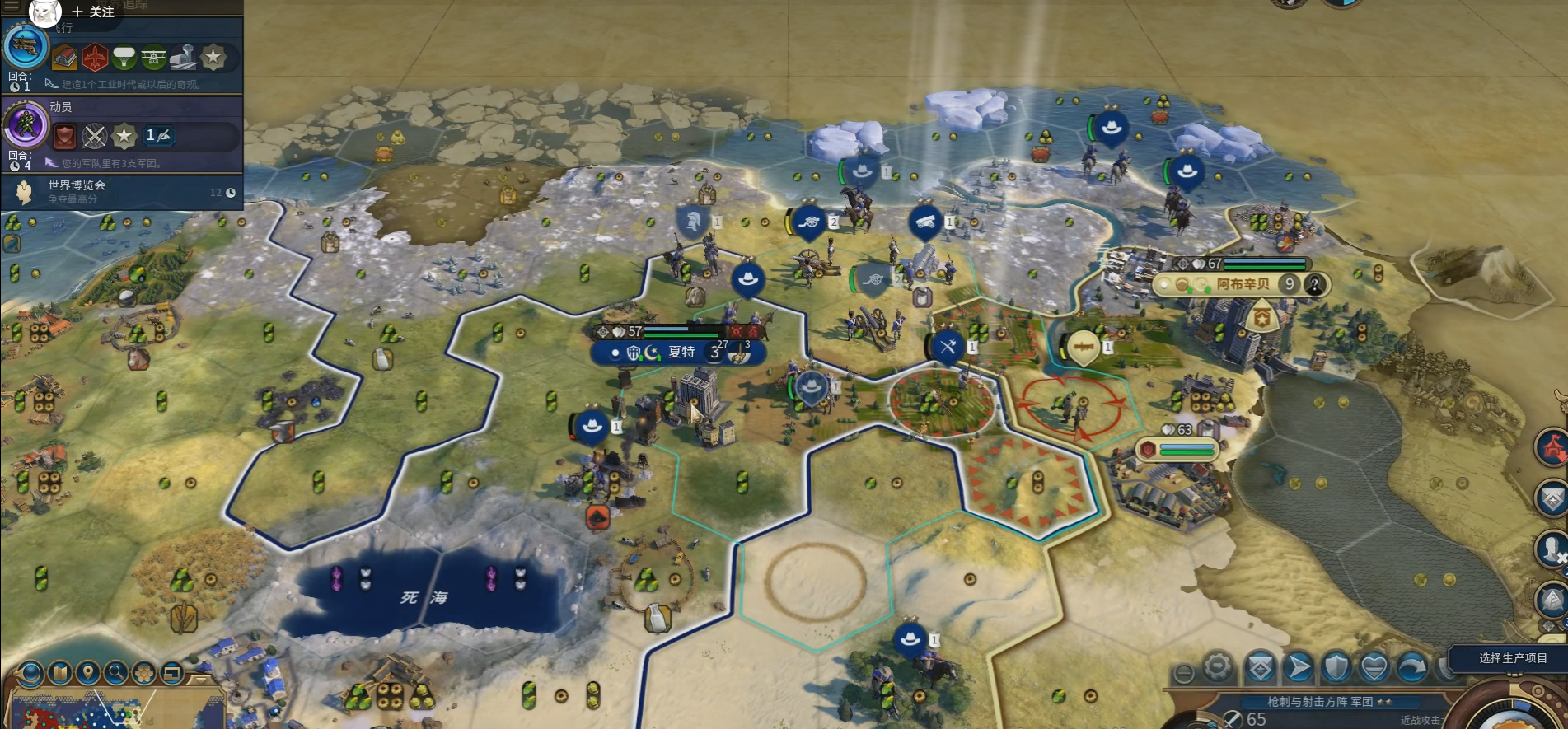This screenshot has height=729, width=1568.
Task: Click Choose Production notification button
Action: [1512, 658]
